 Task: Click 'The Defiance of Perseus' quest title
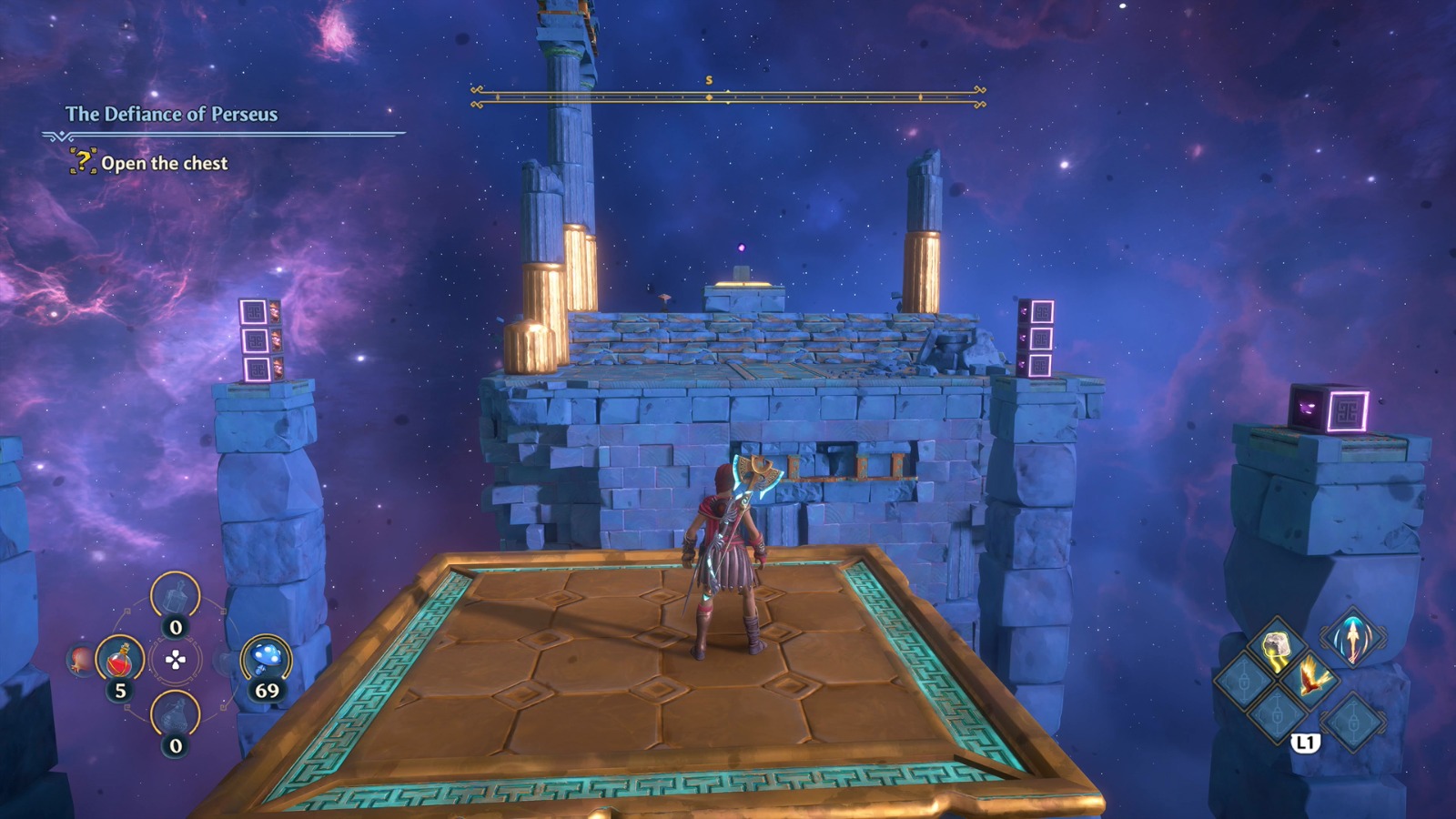[171, 116]
